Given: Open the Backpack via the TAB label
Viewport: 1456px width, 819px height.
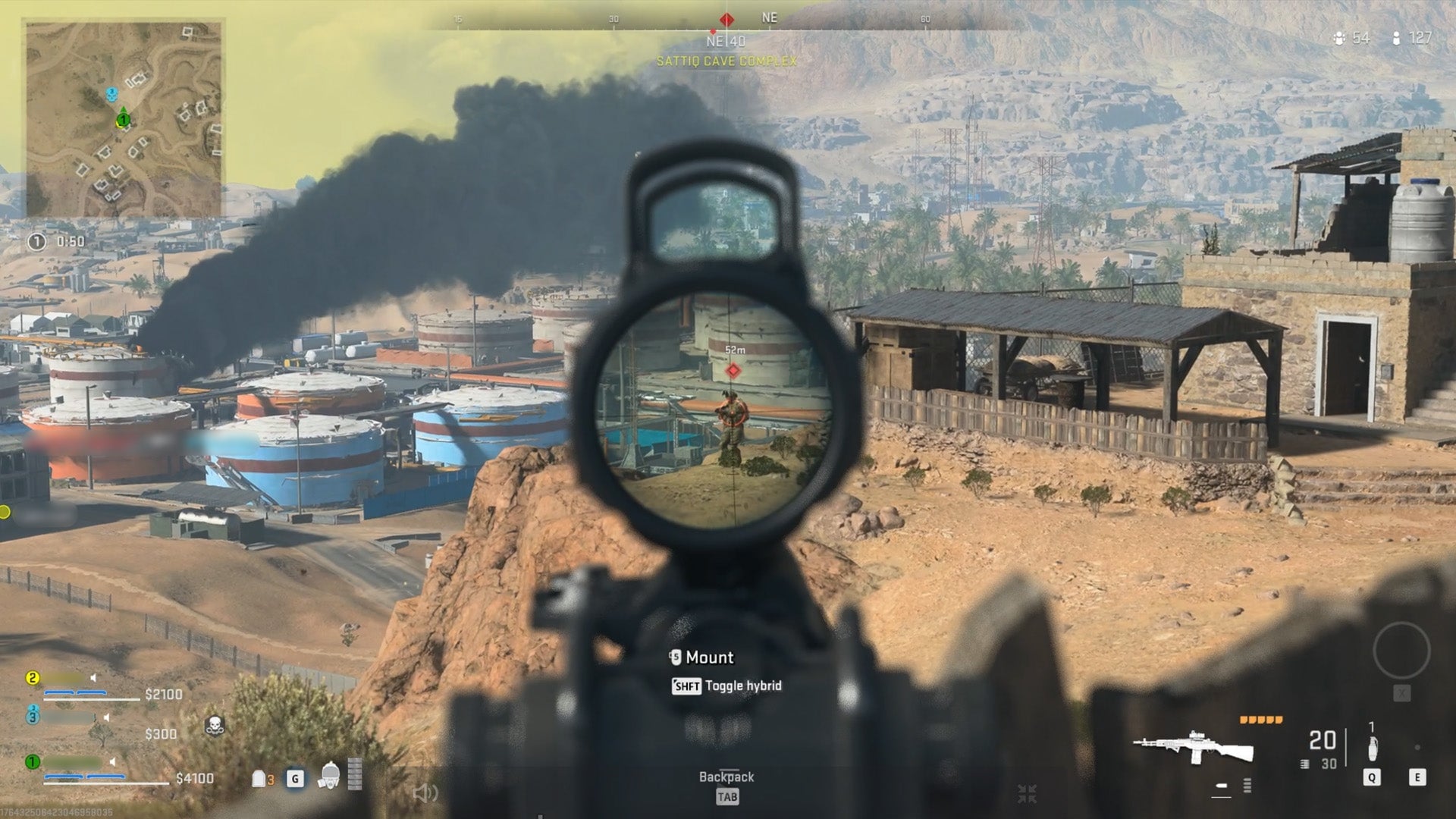Looking at the screenshot, I should pos(726,797).
